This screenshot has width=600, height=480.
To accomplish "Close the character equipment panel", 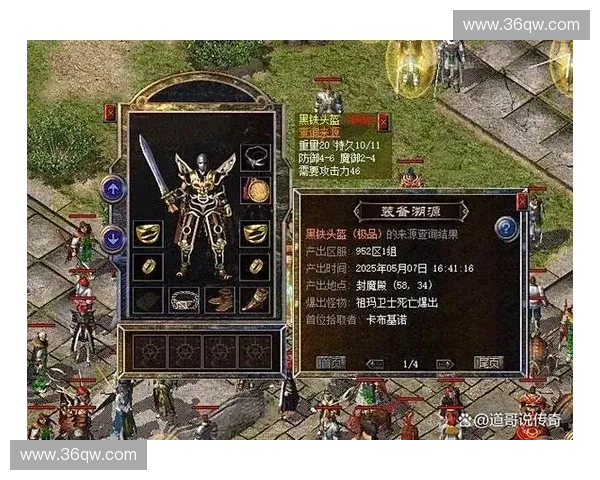I will tap(110, 114).
